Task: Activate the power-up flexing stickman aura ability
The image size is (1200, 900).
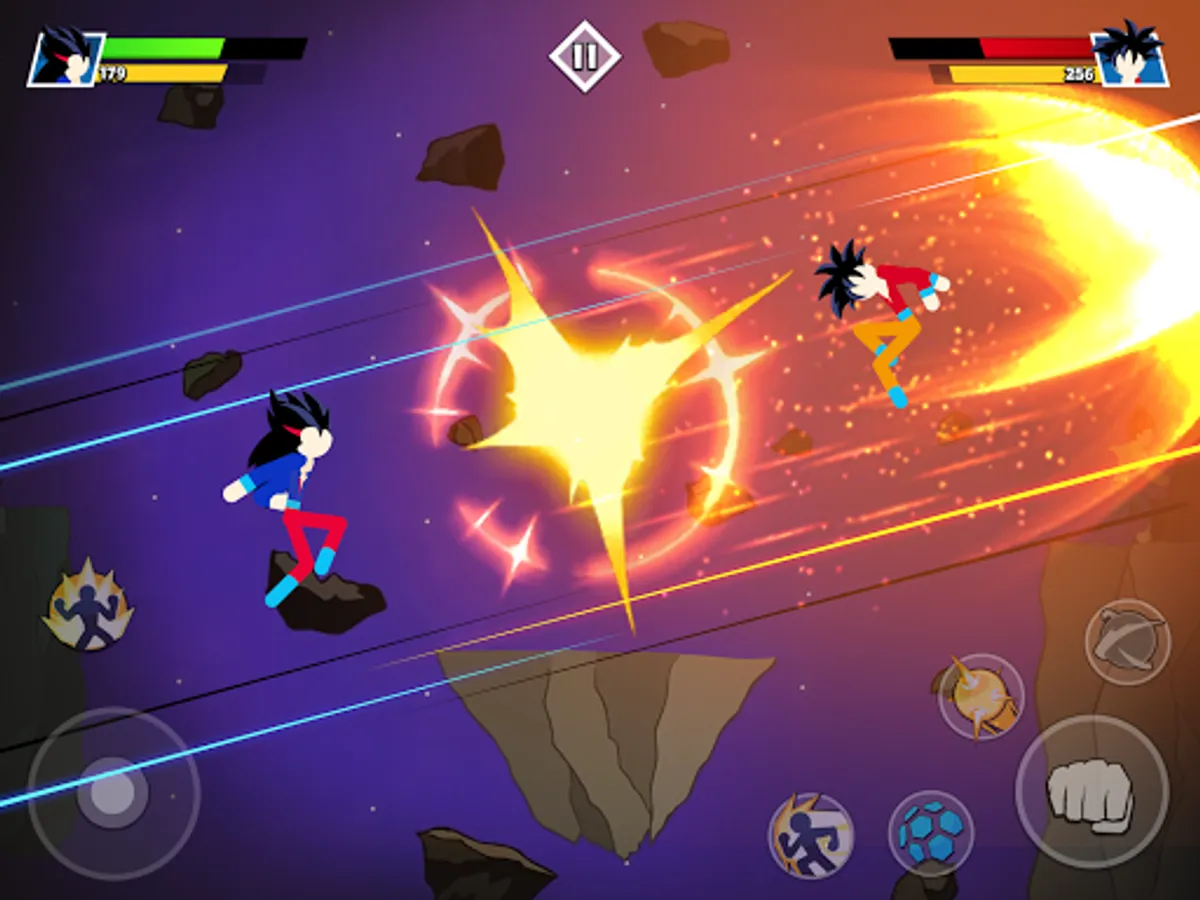Action: pos(88,608)
